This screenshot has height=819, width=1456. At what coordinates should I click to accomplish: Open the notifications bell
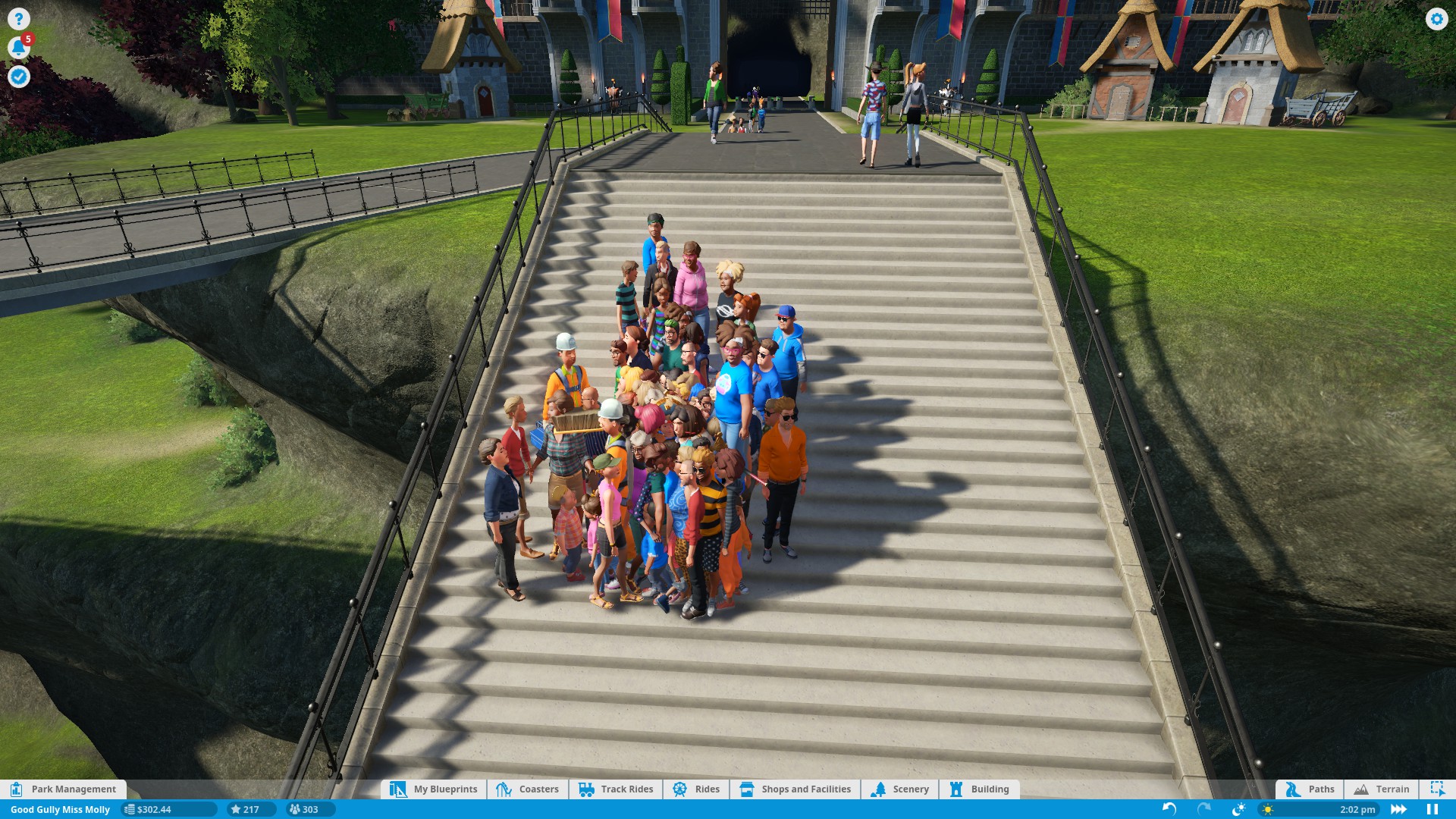point(19,47)
